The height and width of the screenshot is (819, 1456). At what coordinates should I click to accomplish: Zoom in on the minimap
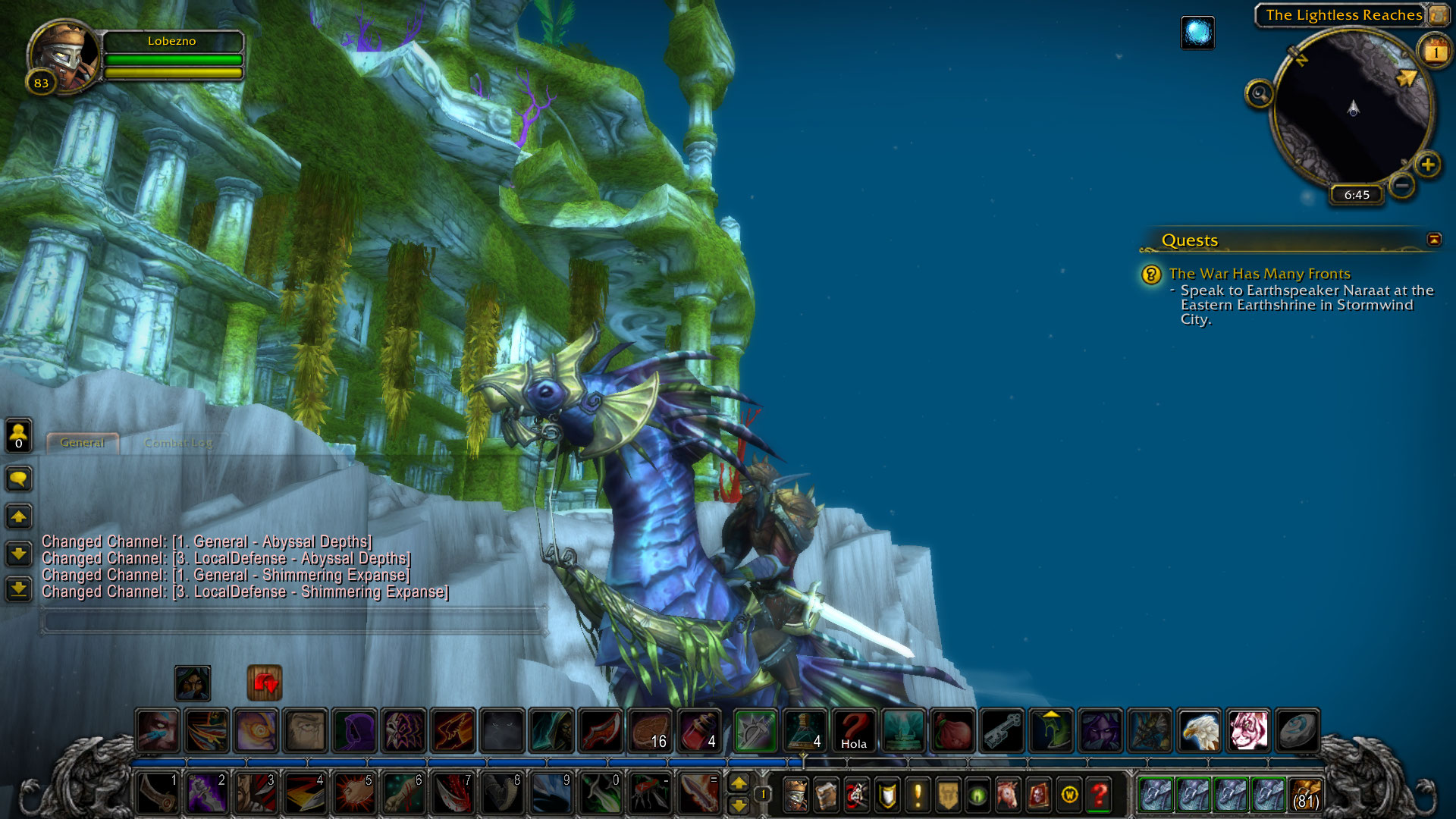point(1428,165)
